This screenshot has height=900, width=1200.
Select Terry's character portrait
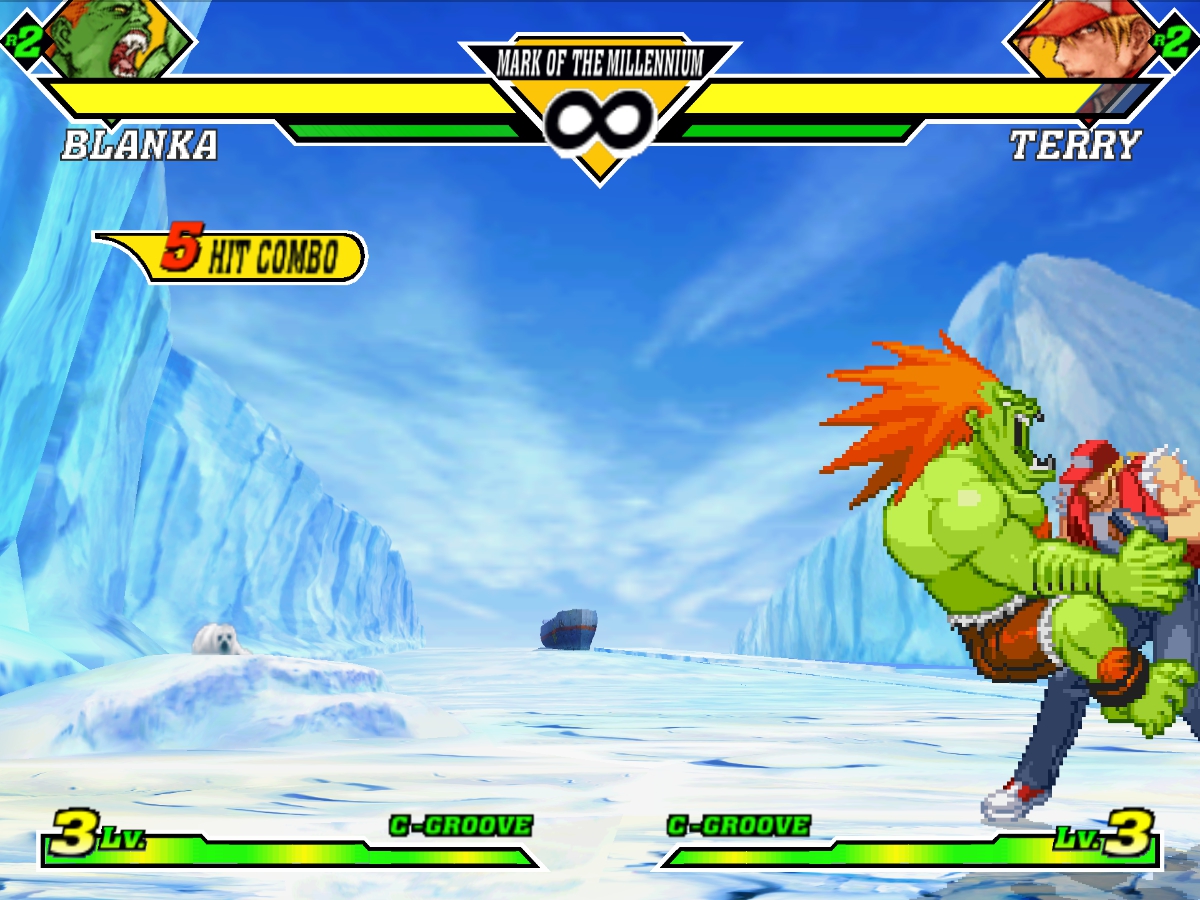click(1085, 38)
